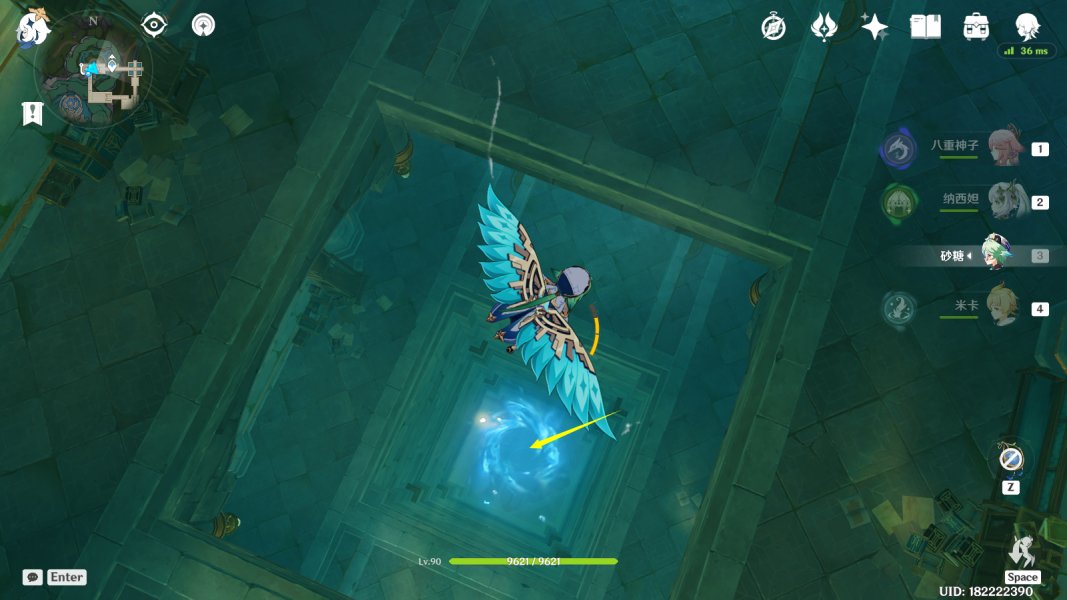
Task: Use the compass gadget icon
Action: coord(1010,459)
